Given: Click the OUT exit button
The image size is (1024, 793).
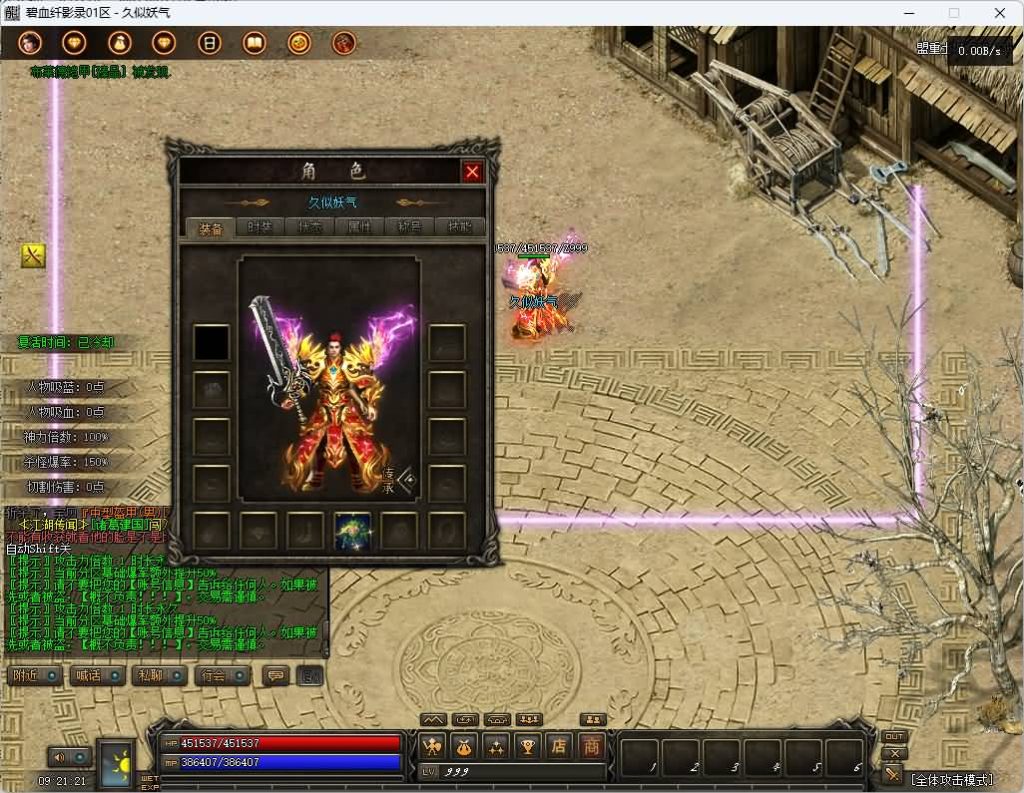Looking at the screenshot, I should coord(894,737).
